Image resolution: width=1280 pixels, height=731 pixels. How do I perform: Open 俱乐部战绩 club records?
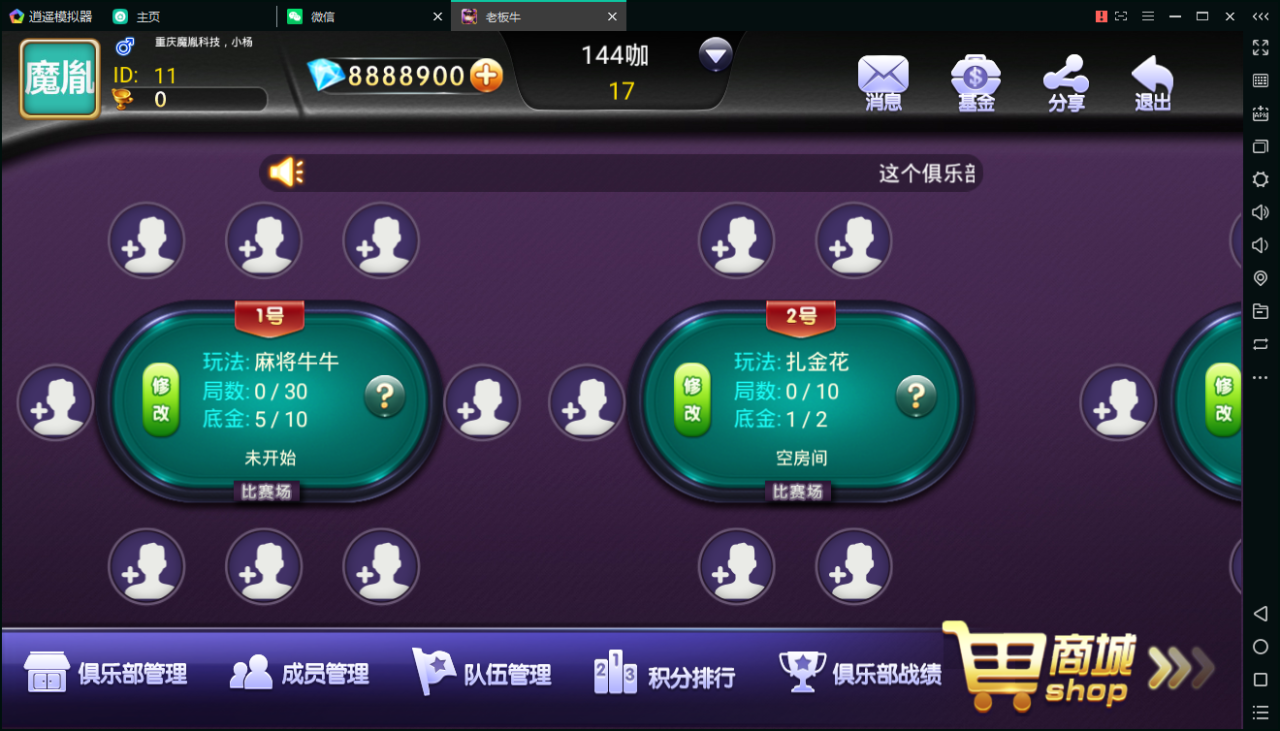(862, 675)
